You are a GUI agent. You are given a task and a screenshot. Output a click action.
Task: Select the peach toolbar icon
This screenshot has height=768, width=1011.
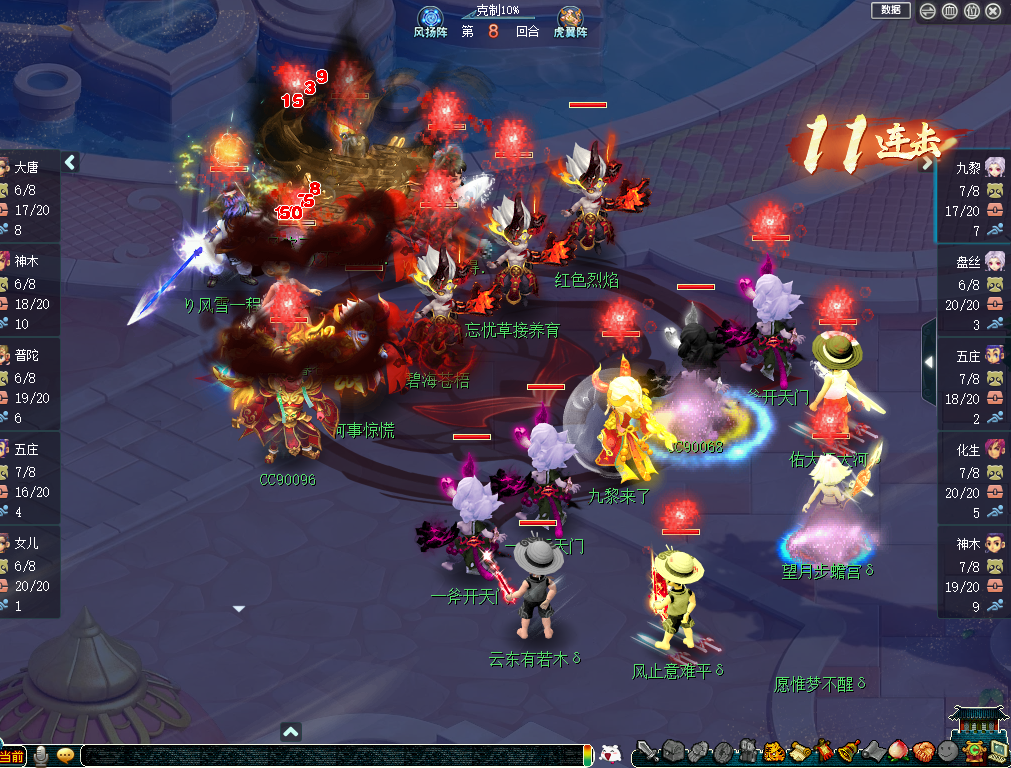coord(898,752)
